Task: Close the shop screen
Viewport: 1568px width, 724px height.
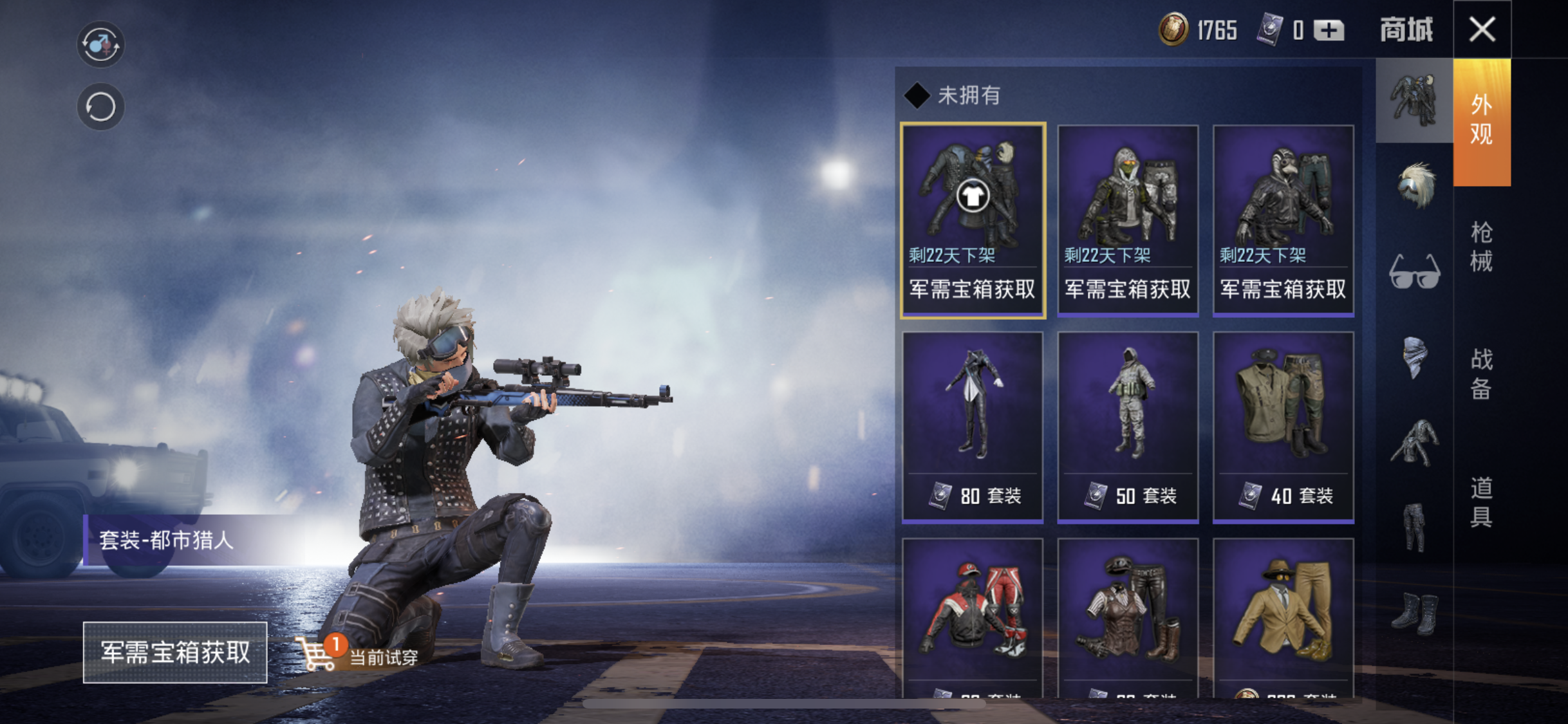Action: pyautogui.click(x=1482, y=30)
